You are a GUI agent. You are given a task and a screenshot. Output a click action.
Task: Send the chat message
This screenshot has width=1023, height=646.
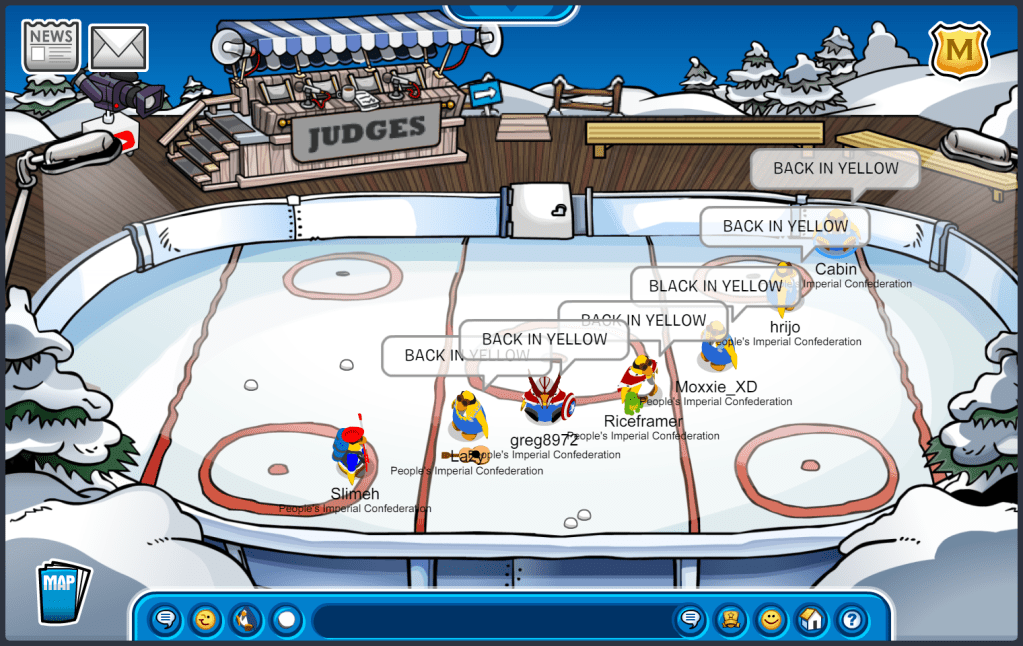(x=690, y=620)
